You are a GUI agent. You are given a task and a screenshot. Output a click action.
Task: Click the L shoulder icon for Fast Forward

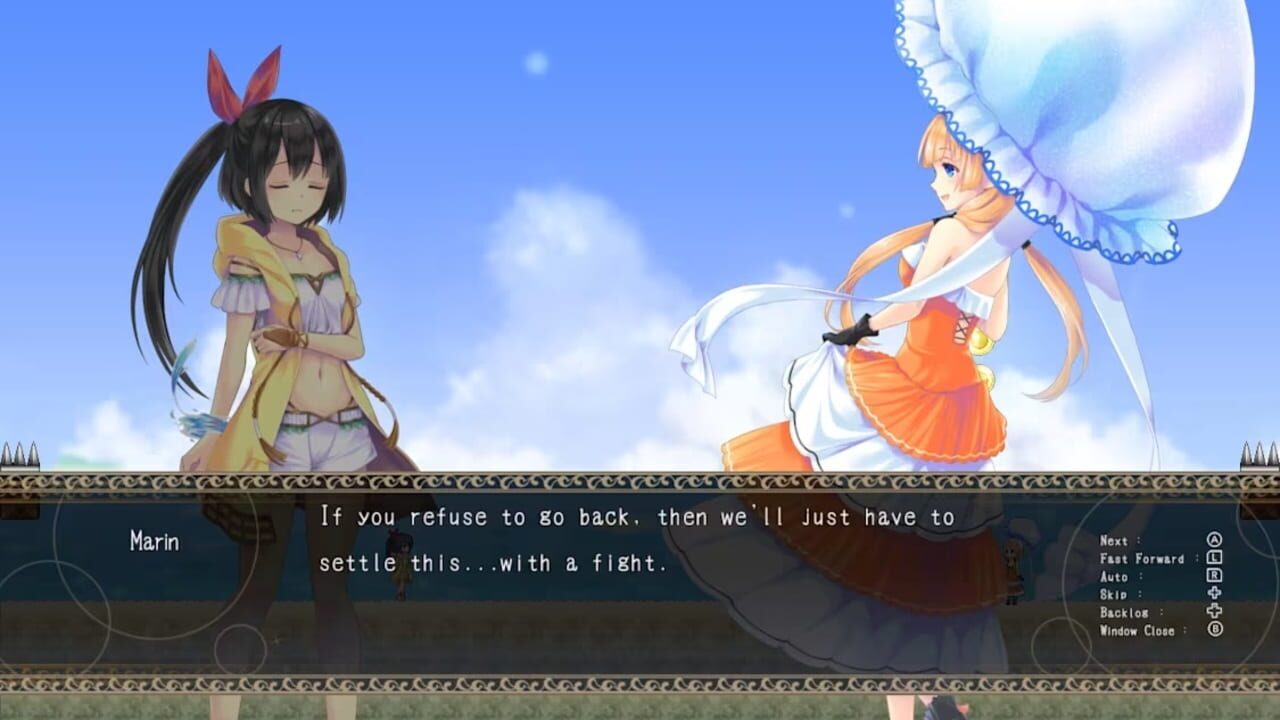pos(1216,558)
